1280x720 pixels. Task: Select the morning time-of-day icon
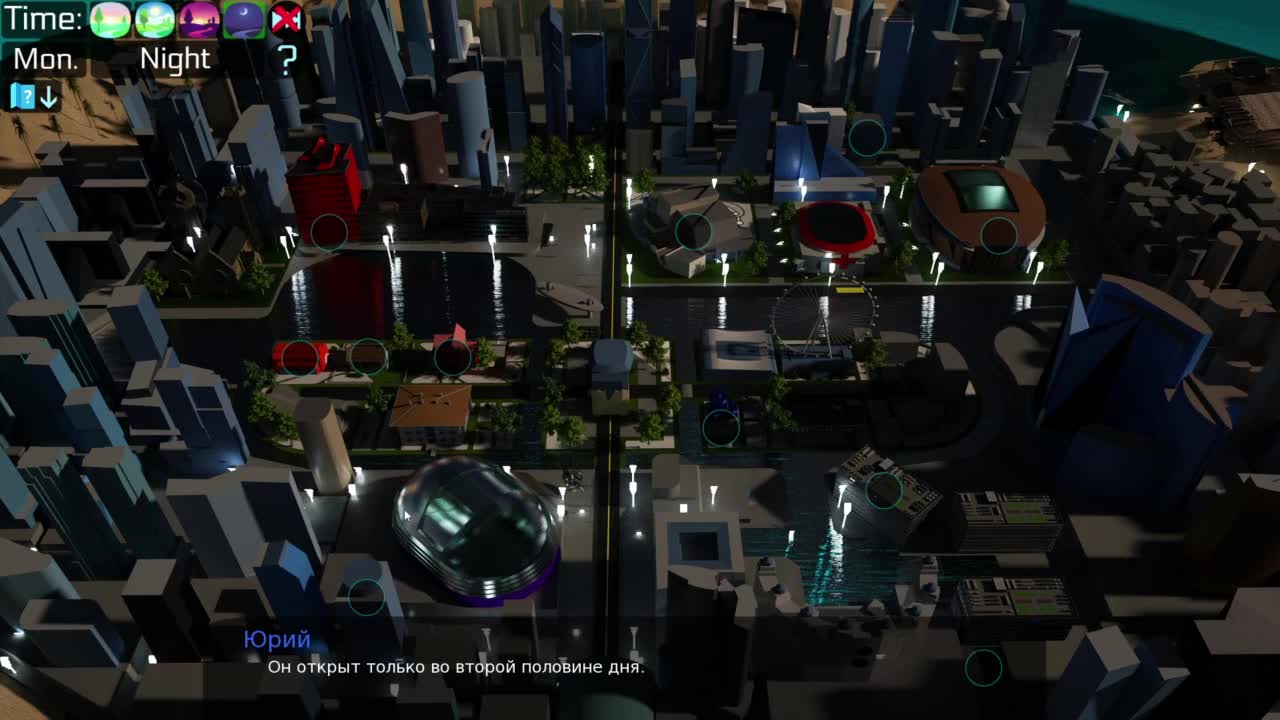[x=110, y=19]
